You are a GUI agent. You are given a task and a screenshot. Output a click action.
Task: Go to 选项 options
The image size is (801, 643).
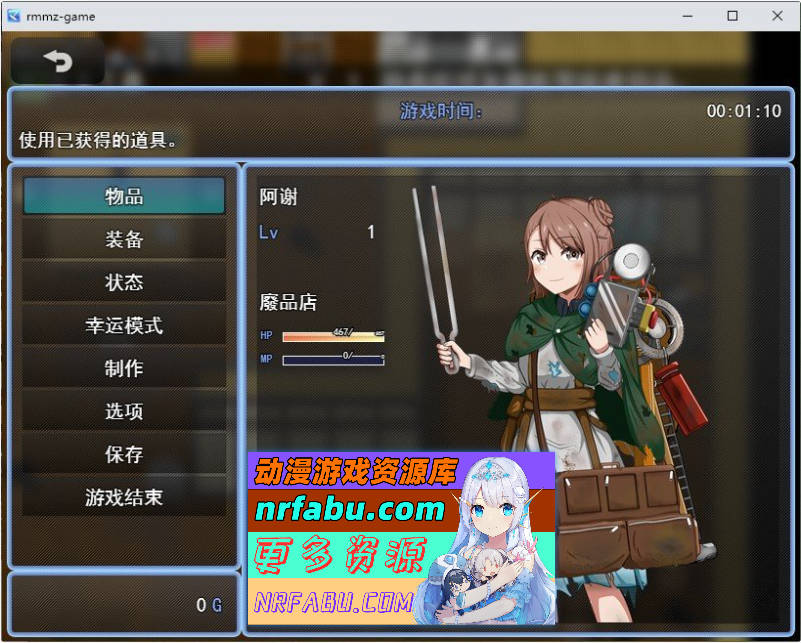pyautogui.click(x=124, y=412)
